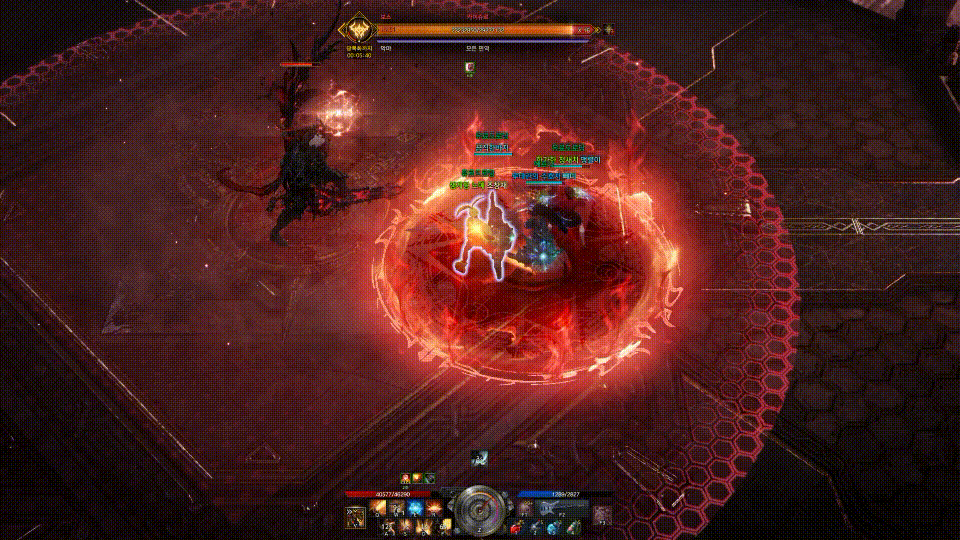The width and height of the screenshot is (960, 540).
Task: Click the circular identity gauge
Action: click(x=480, y=510)
